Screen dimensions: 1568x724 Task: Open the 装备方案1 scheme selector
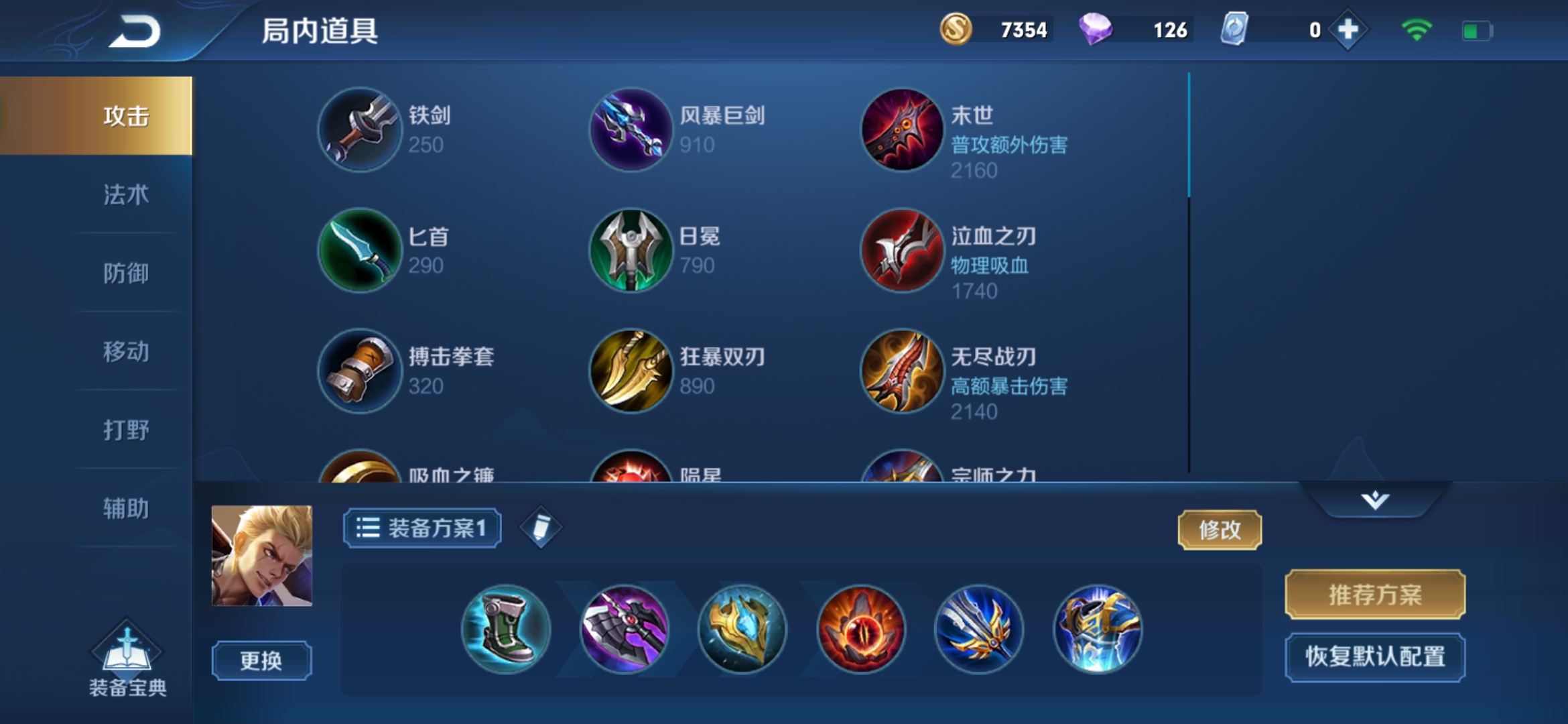[421, 528]
